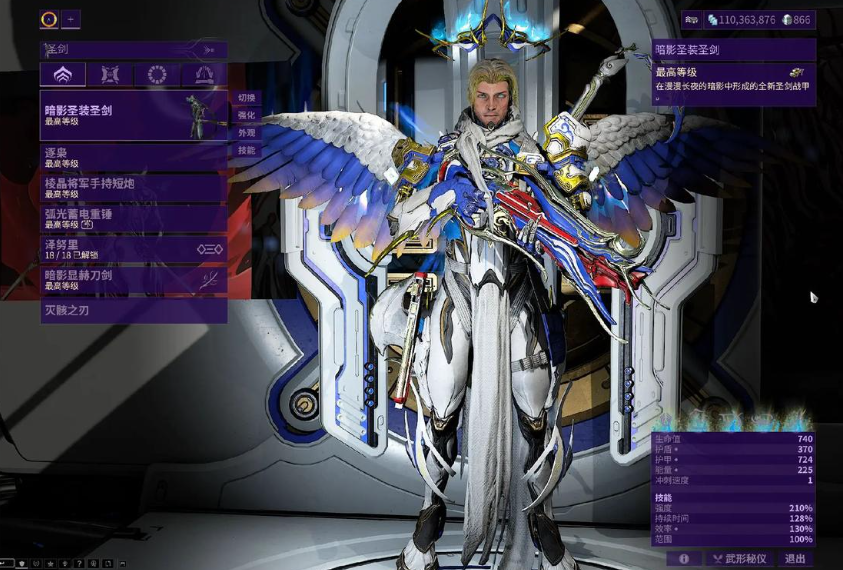Add a new loadout with plus button
The height and width of the screenshot is (570, 843).
tap(71, 19)
